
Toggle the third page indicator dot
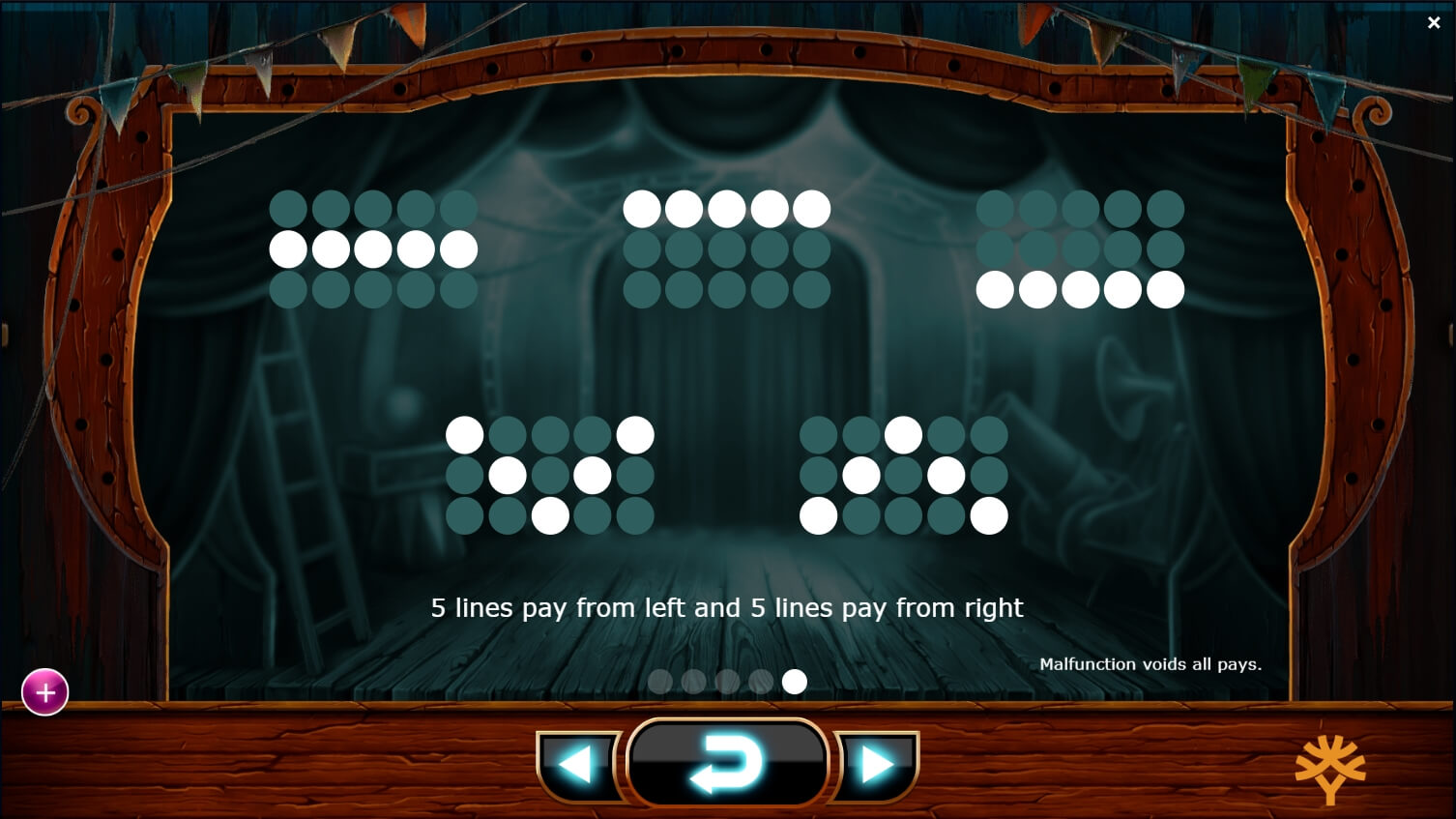pyautogui.click(x=727, y=682)
